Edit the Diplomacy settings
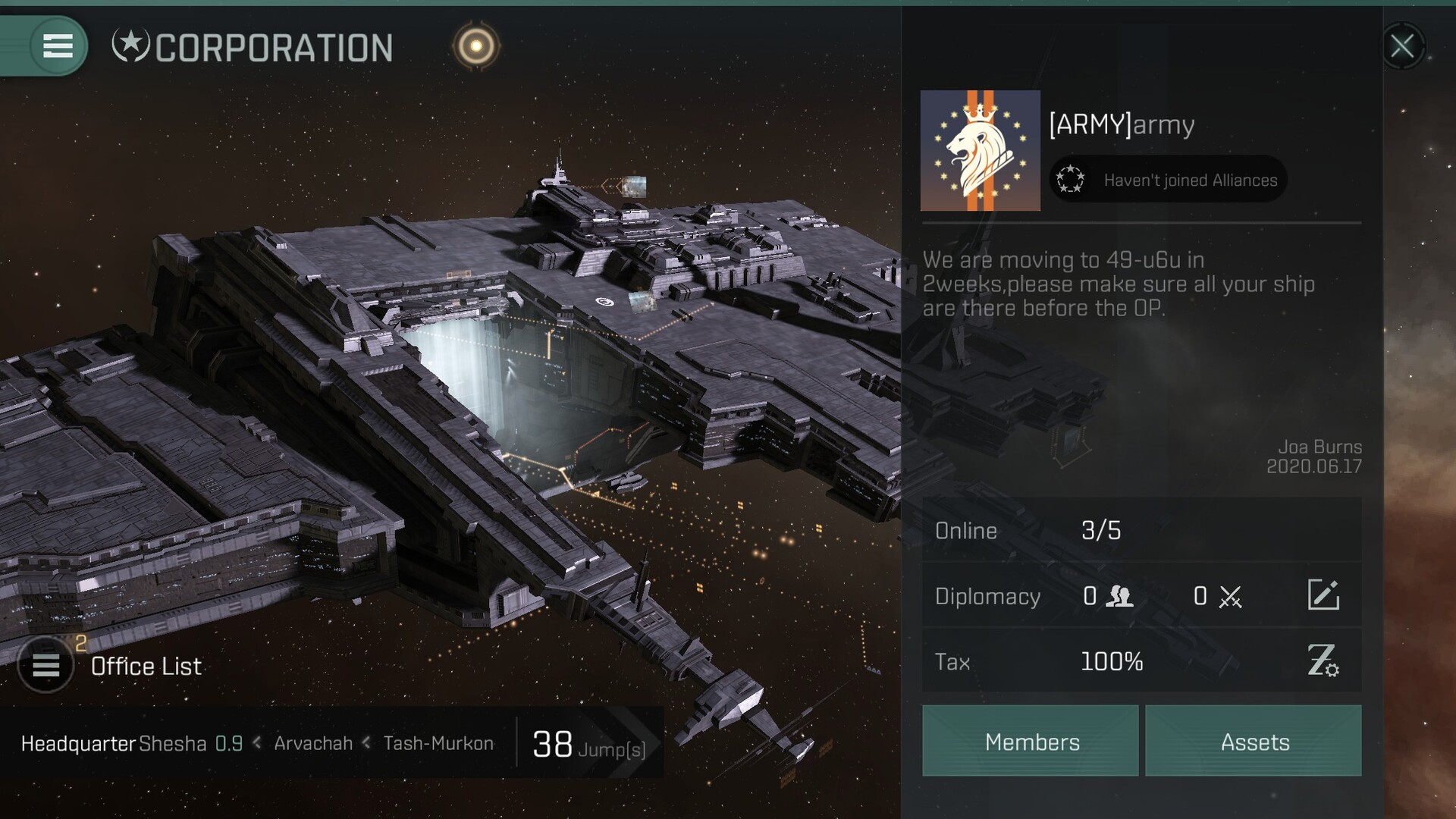 [x=1323, y=595]
